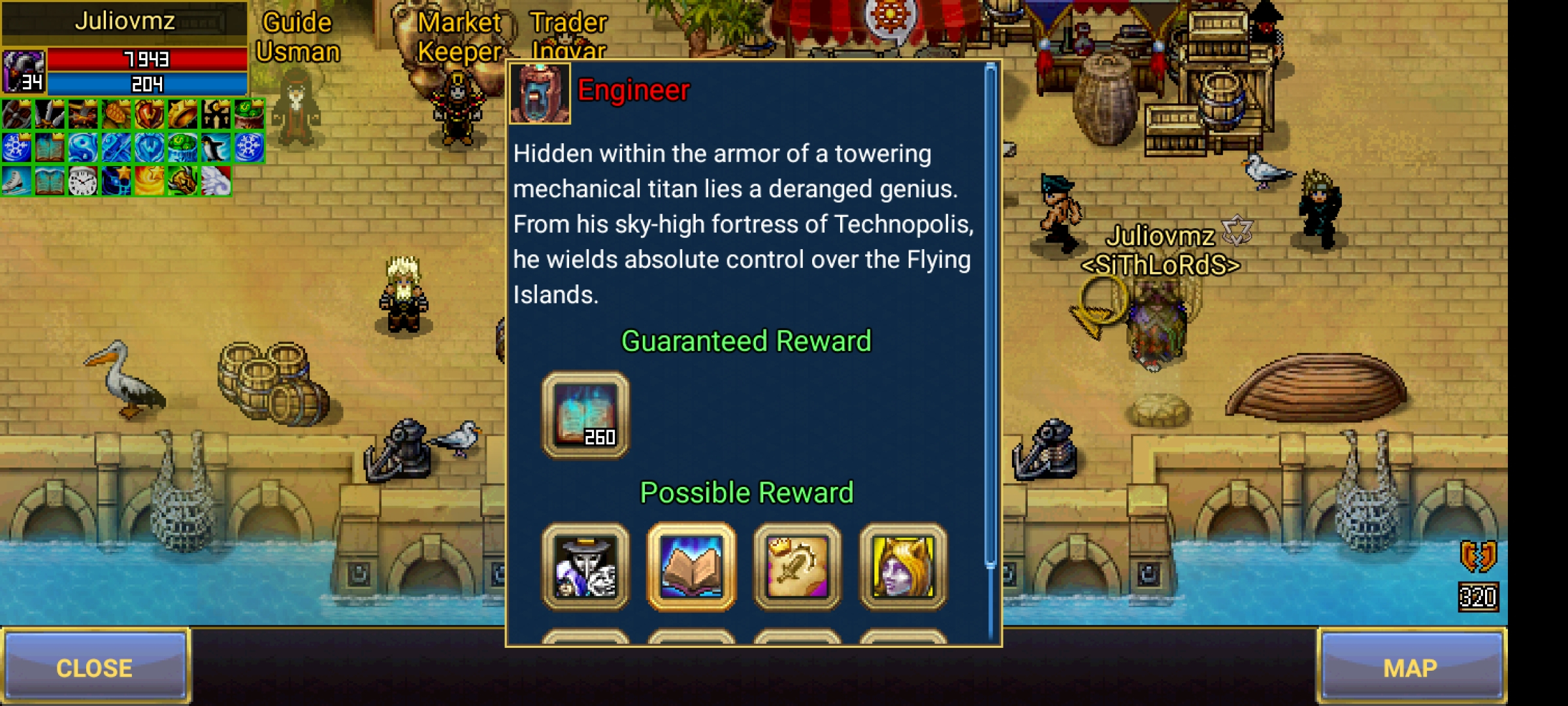Image resolution: width=1568 pixels, height=706 pixels.
Task: Click the Engineer boss portrait
Action: (540, 93)
